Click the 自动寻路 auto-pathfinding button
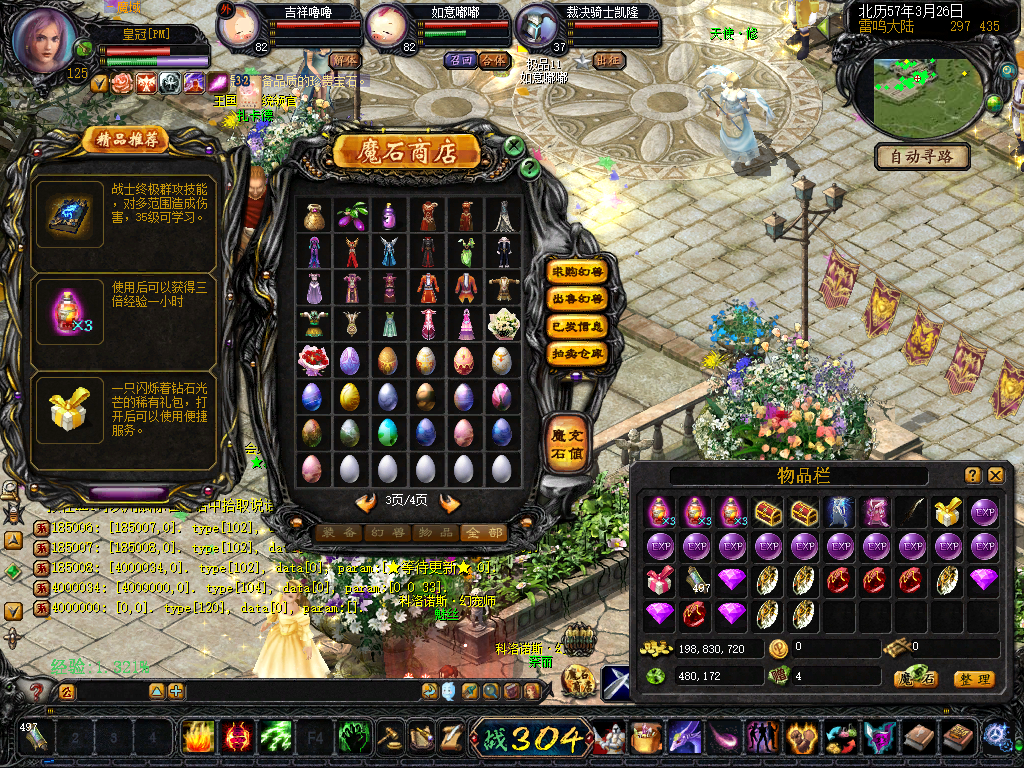 (922, 156)
